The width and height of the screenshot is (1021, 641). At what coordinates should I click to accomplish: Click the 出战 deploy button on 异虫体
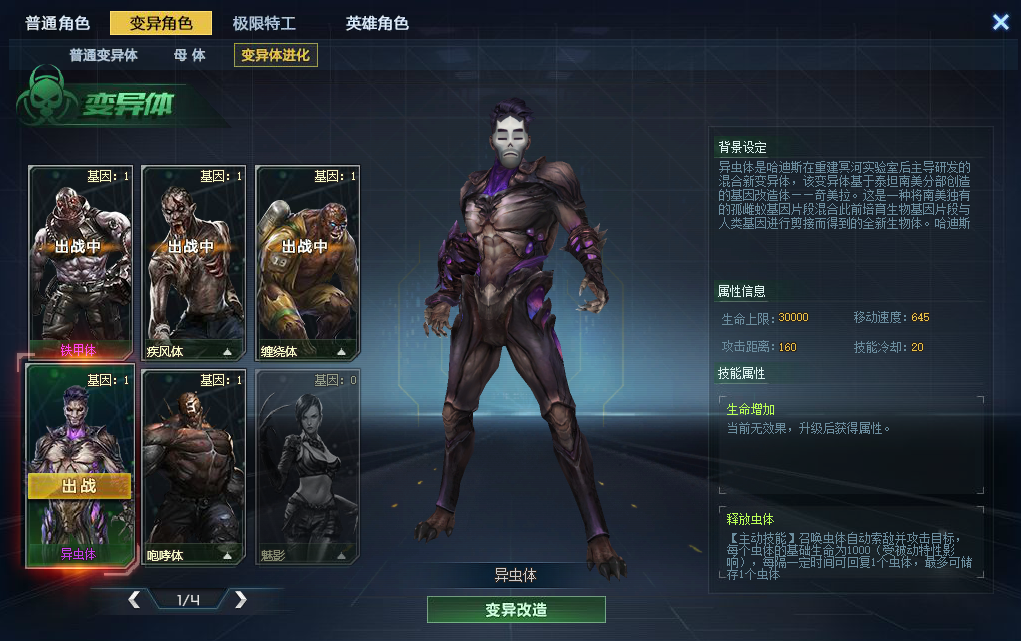[x=79, y=486]
